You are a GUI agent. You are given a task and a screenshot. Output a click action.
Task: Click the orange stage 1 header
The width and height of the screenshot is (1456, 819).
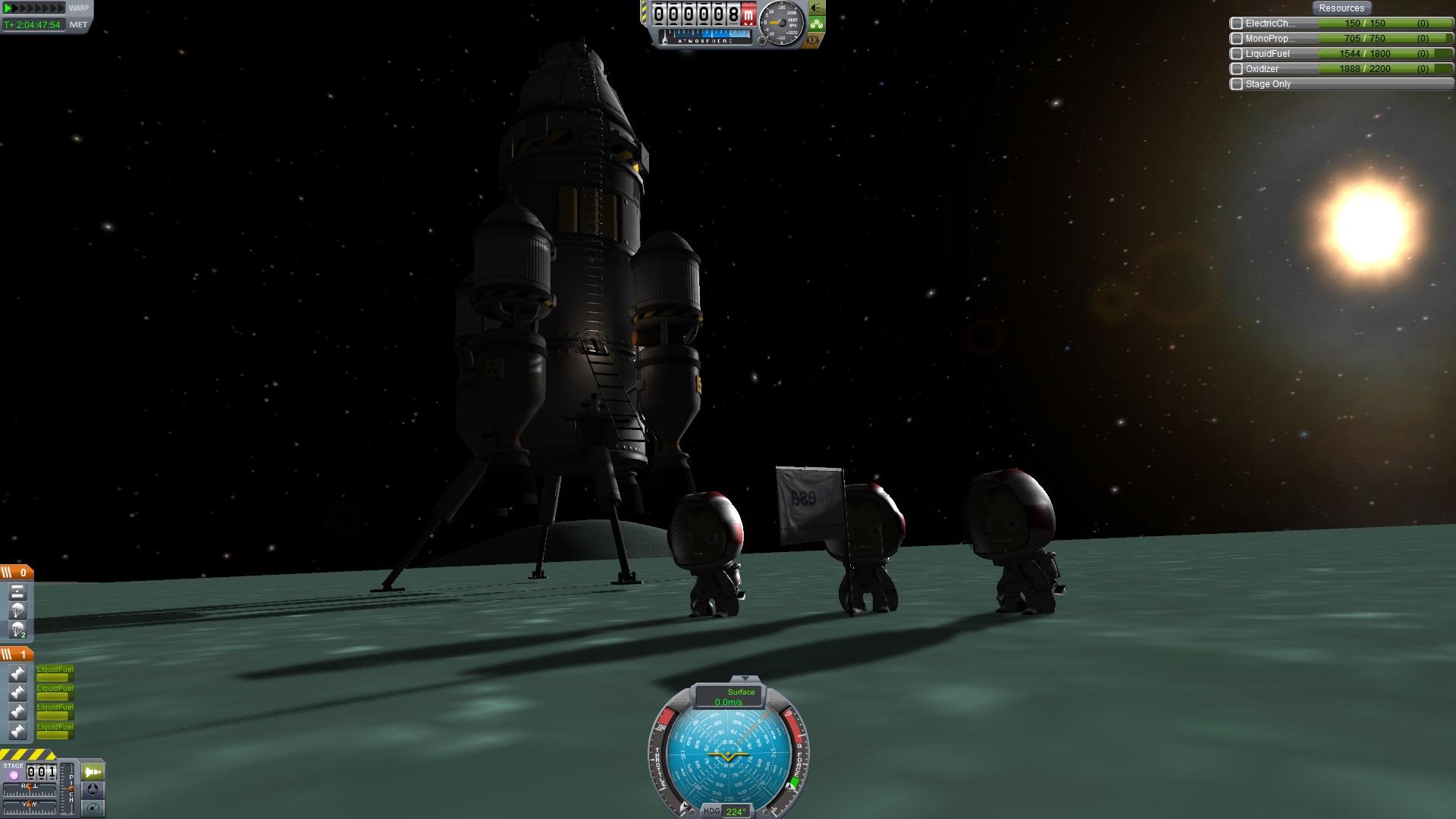17,654
